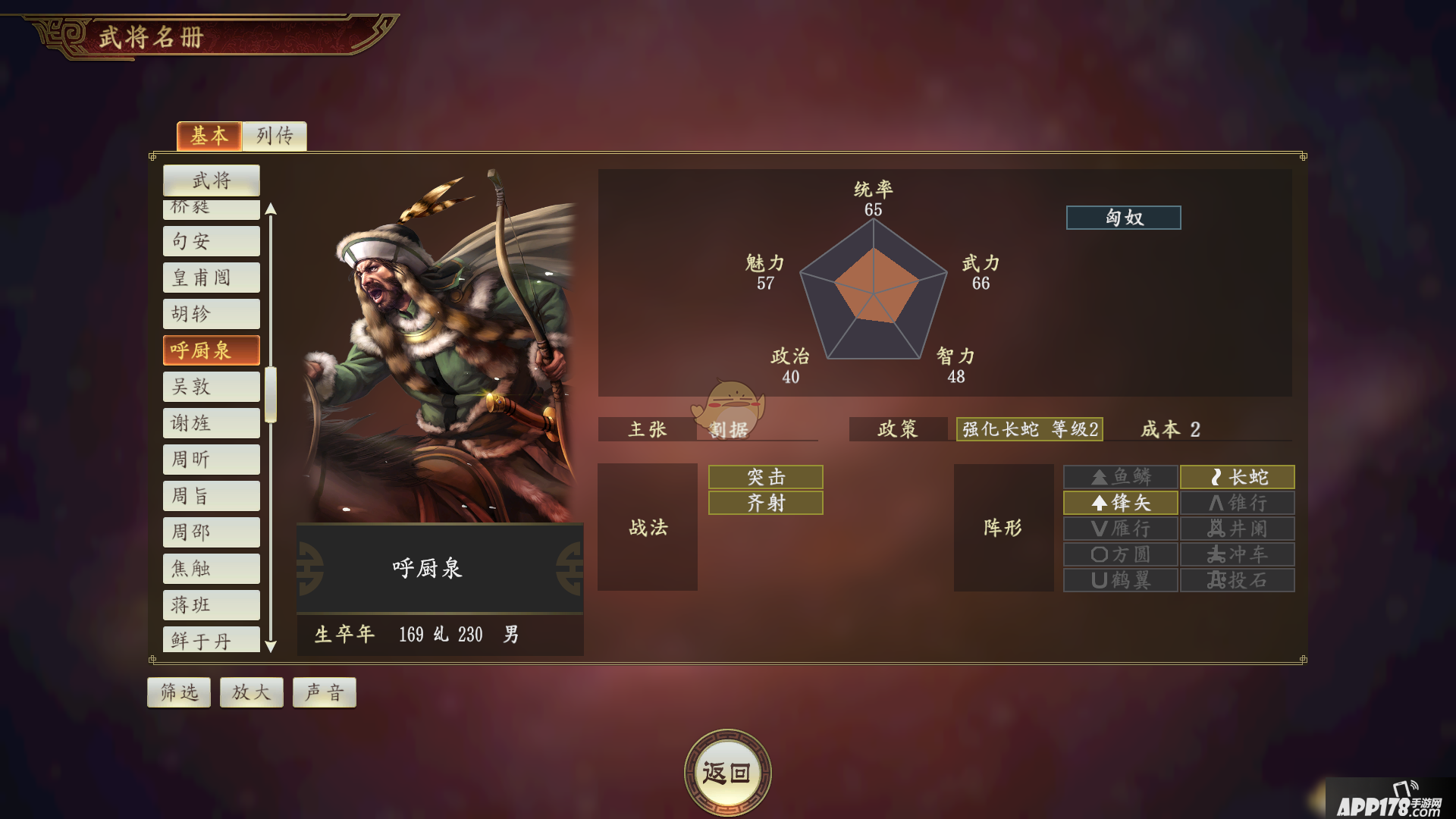Toggle the 突击 tactic selection
Image resolution: width=1456 pixels, height=819 pixels.
point(764,477)
